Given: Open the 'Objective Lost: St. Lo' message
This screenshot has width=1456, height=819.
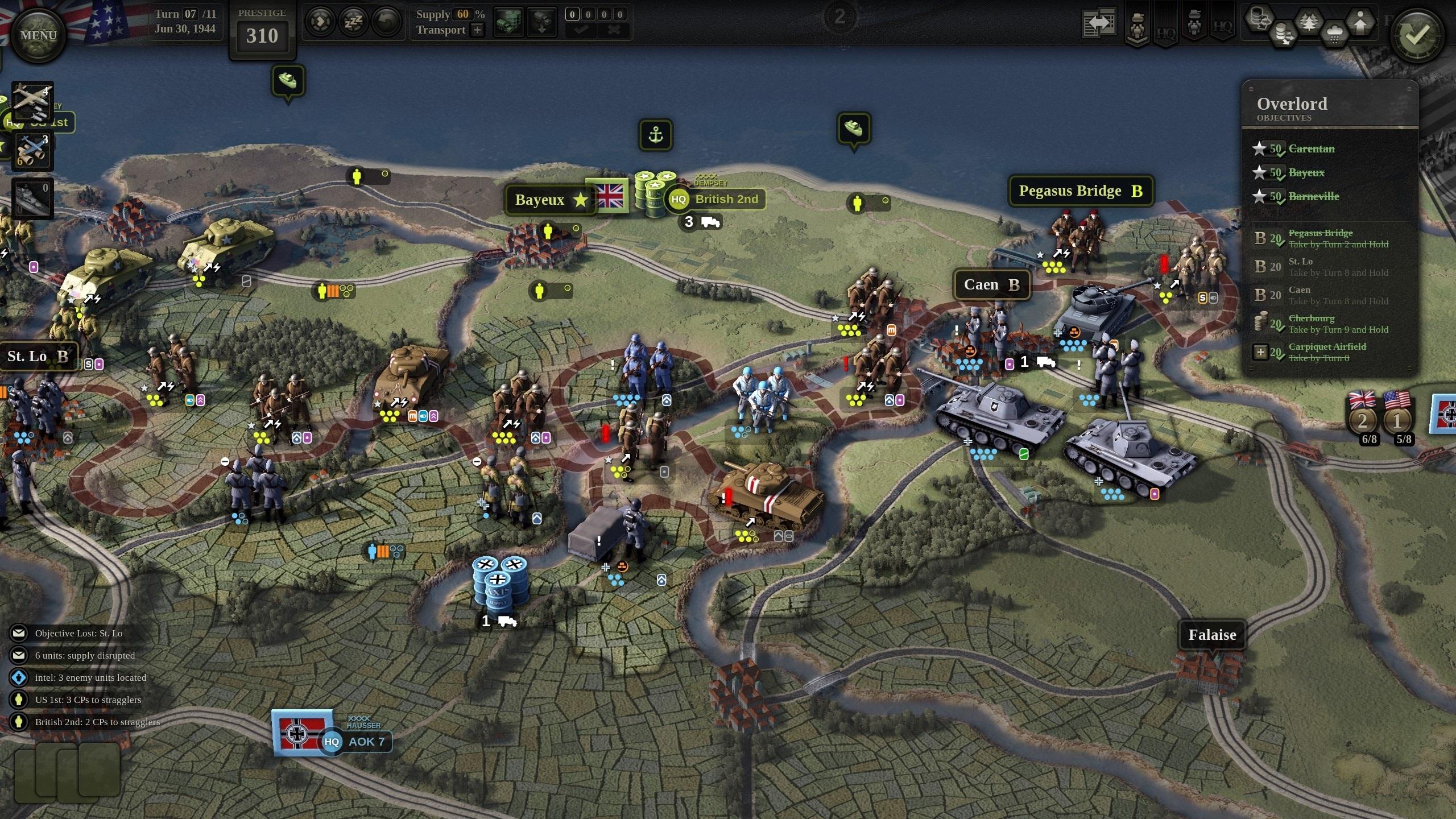Looking at the screenshot, I should [78, 633].
